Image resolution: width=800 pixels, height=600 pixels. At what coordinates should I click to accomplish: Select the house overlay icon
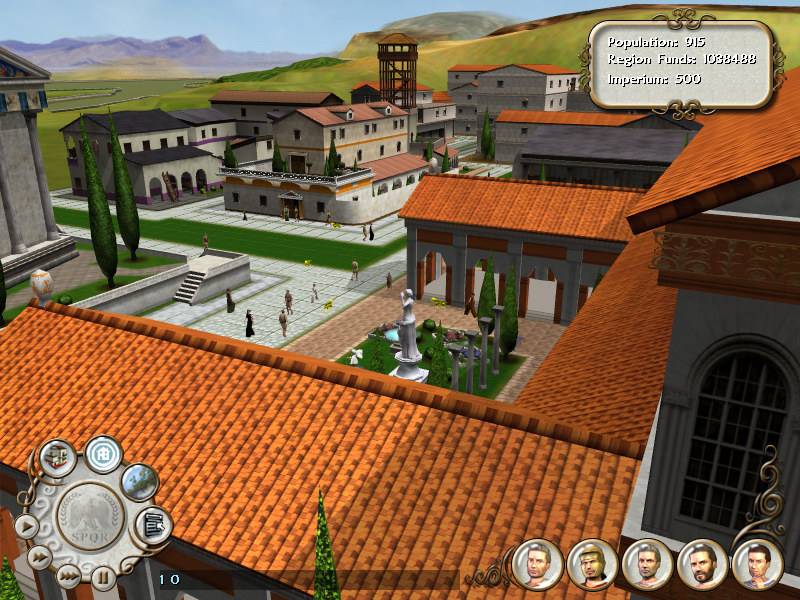(102, 453)
